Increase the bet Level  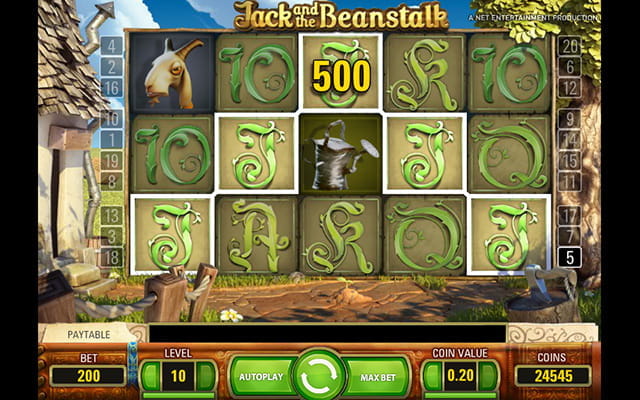tap(206, 375)
